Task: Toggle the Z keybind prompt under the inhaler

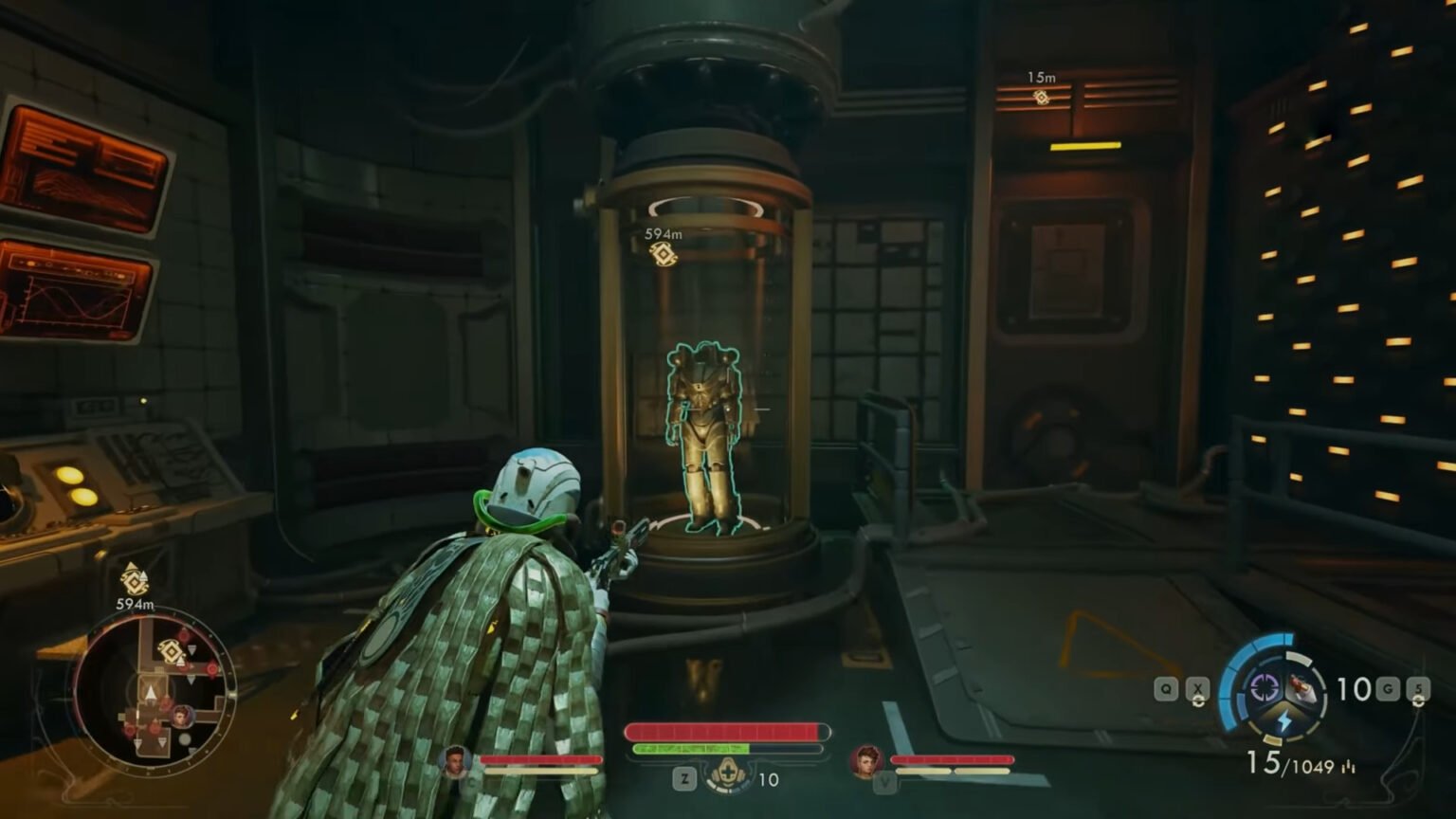Action: point(684,777)
